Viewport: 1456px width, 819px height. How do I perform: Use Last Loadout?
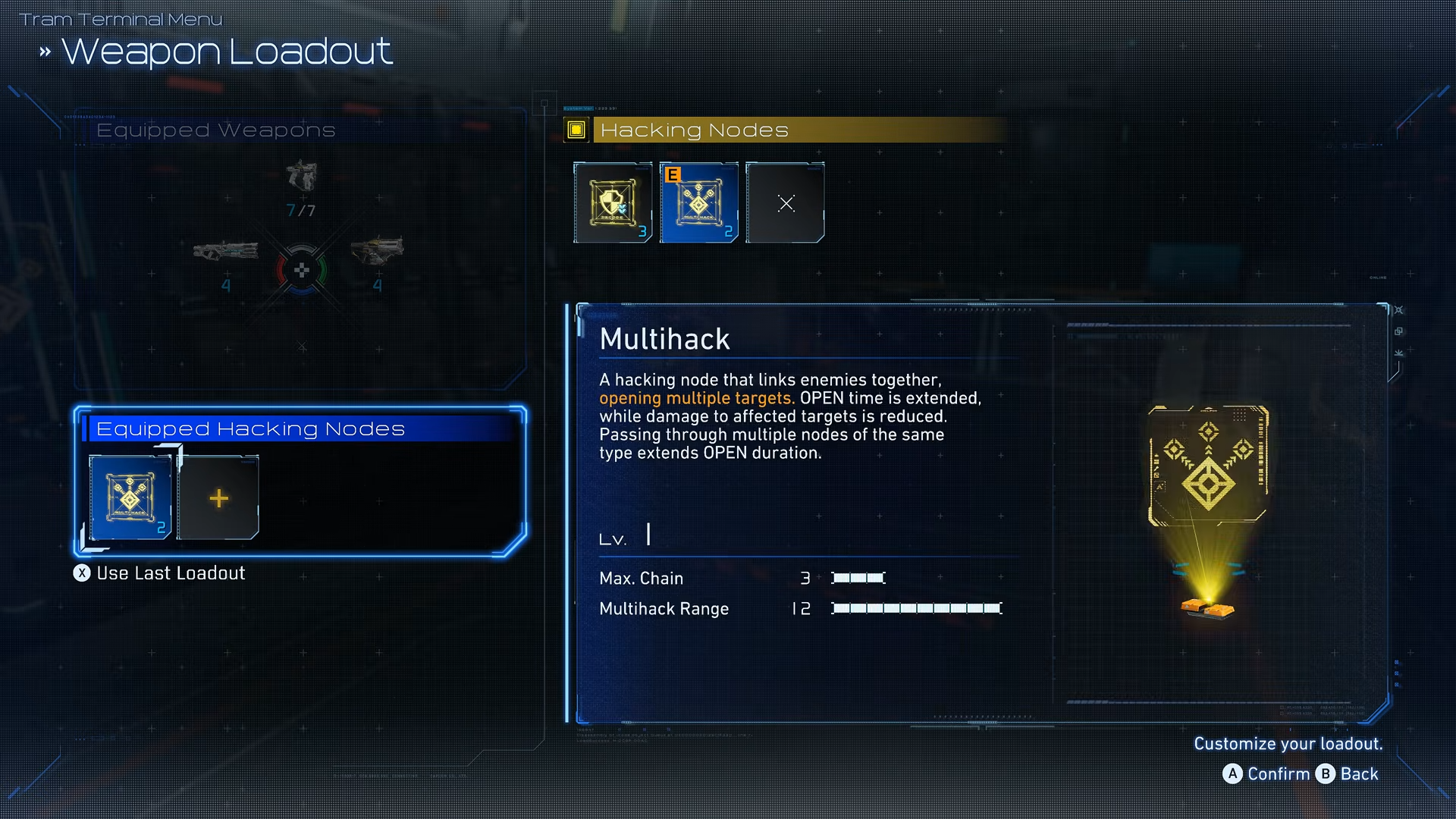click(160, 573)
